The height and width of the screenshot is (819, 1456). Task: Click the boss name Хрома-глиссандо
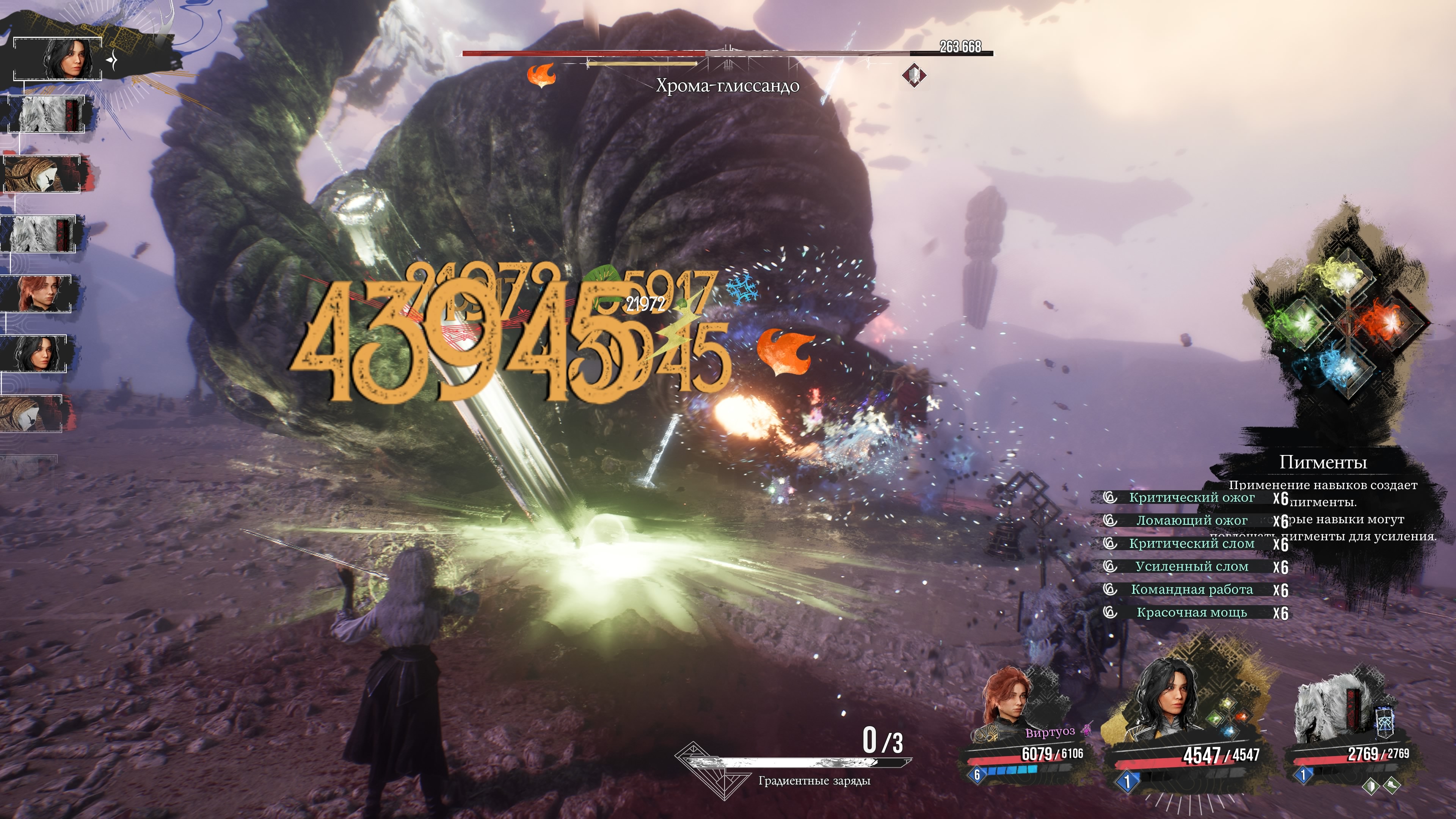(x=728, y=86)
